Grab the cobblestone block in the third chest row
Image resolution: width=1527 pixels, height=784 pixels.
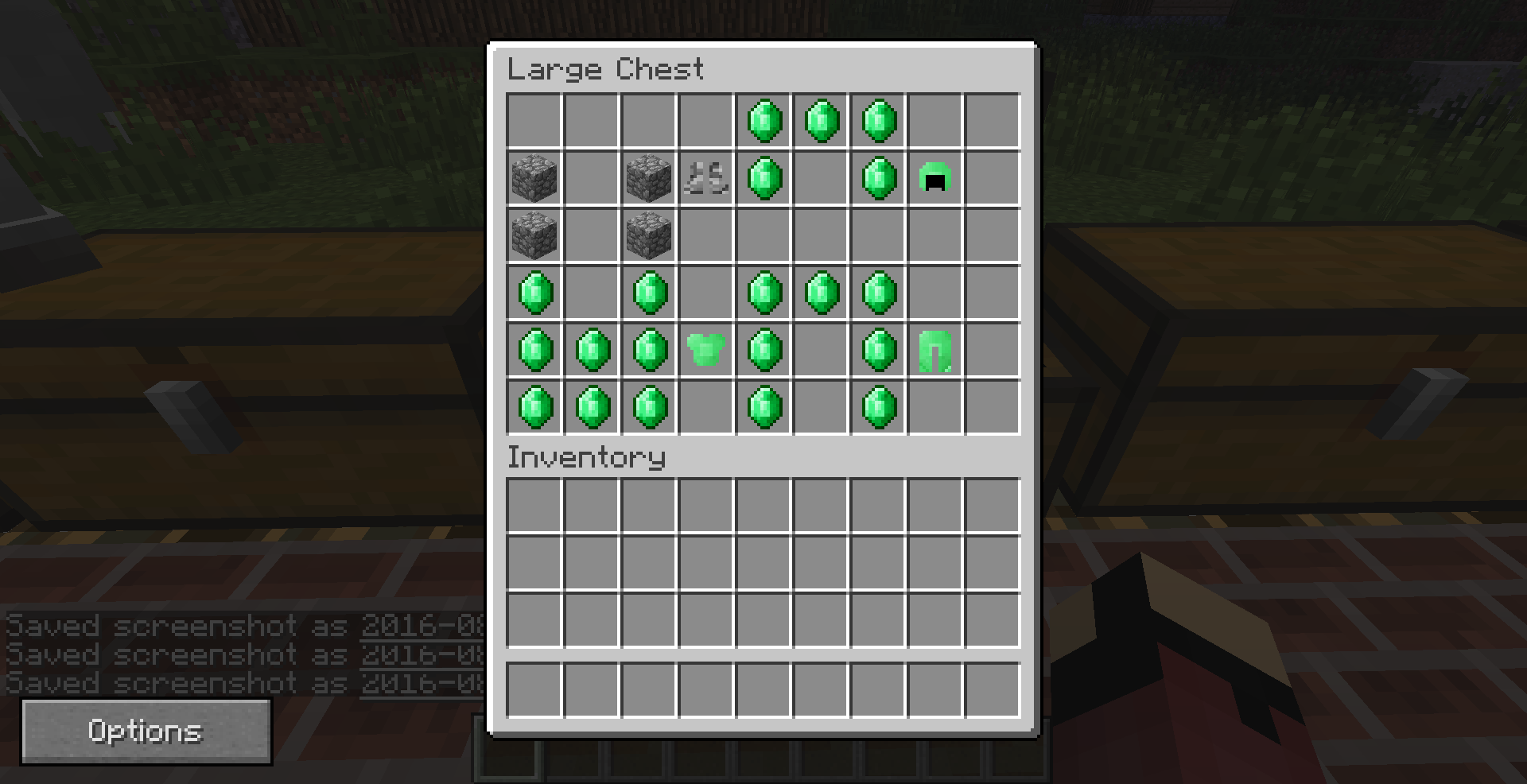[x=534, y=235]
